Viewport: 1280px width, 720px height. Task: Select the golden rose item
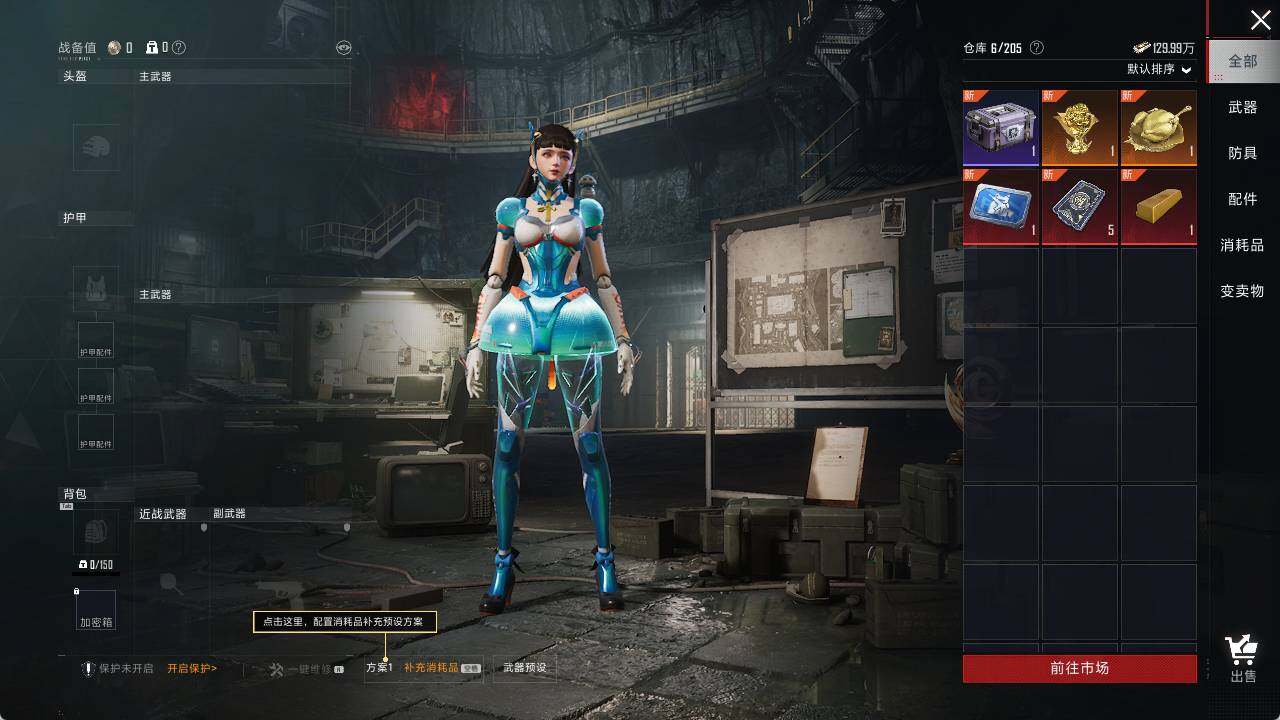point(1080,128)
